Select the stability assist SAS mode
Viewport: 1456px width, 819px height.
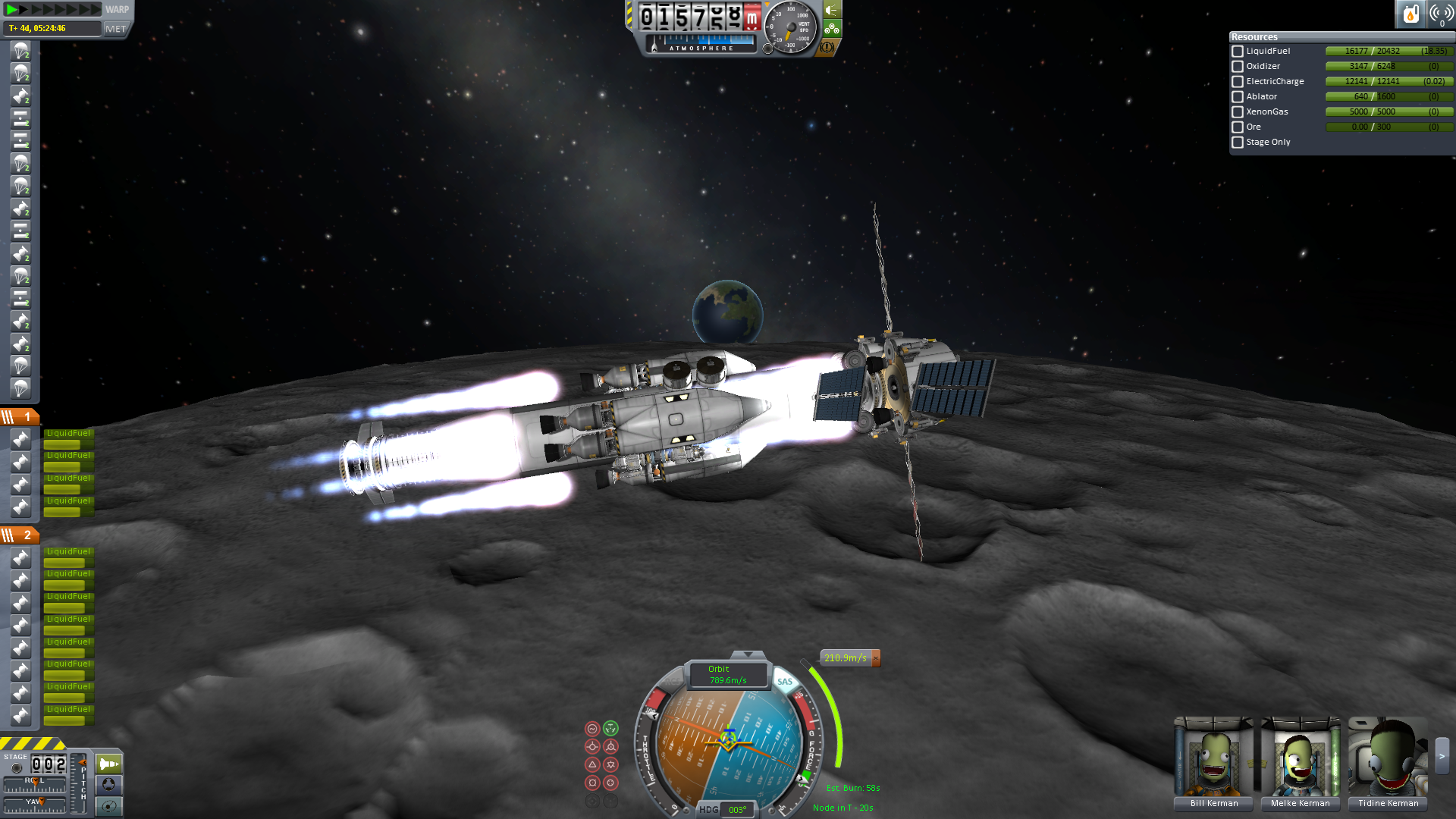(x=592, y=729)
